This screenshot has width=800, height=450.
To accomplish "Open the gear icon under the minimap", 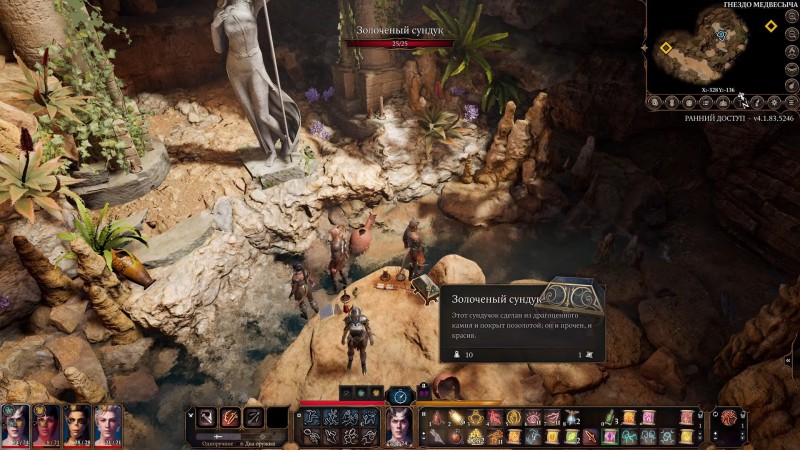I will (x=774, y=102).
